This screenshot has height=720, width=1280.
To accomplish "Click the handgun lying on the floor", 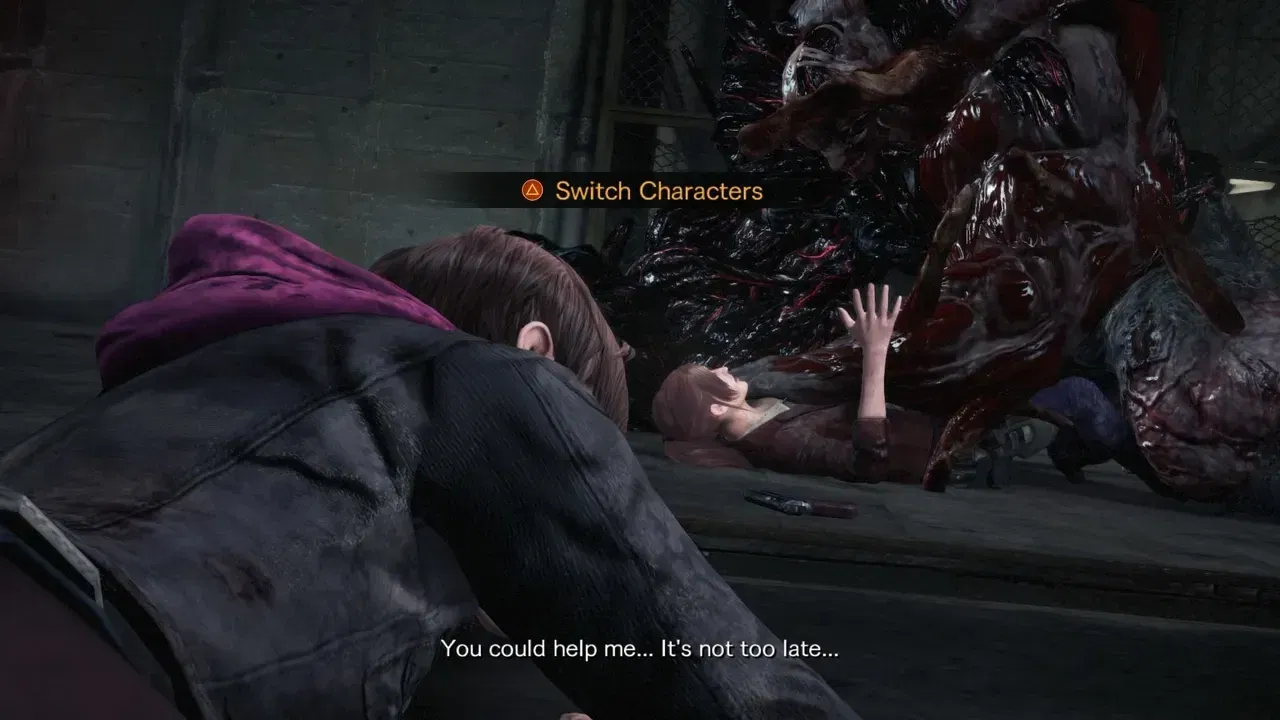I will pyautogui.click(x=800, y=503).
